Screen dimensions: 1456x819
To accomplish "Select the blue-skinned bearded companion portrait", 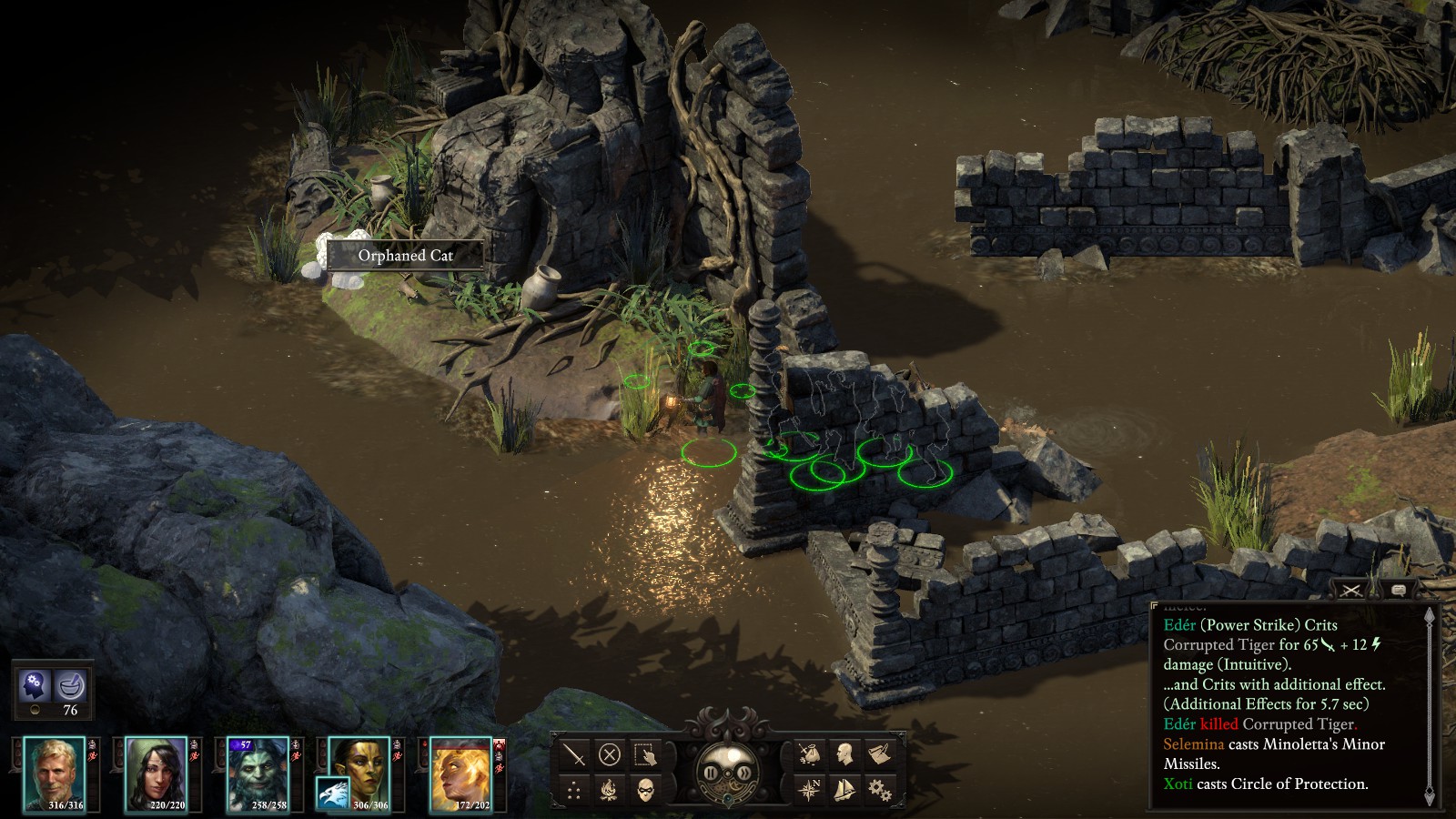I will tap(258, 772).
